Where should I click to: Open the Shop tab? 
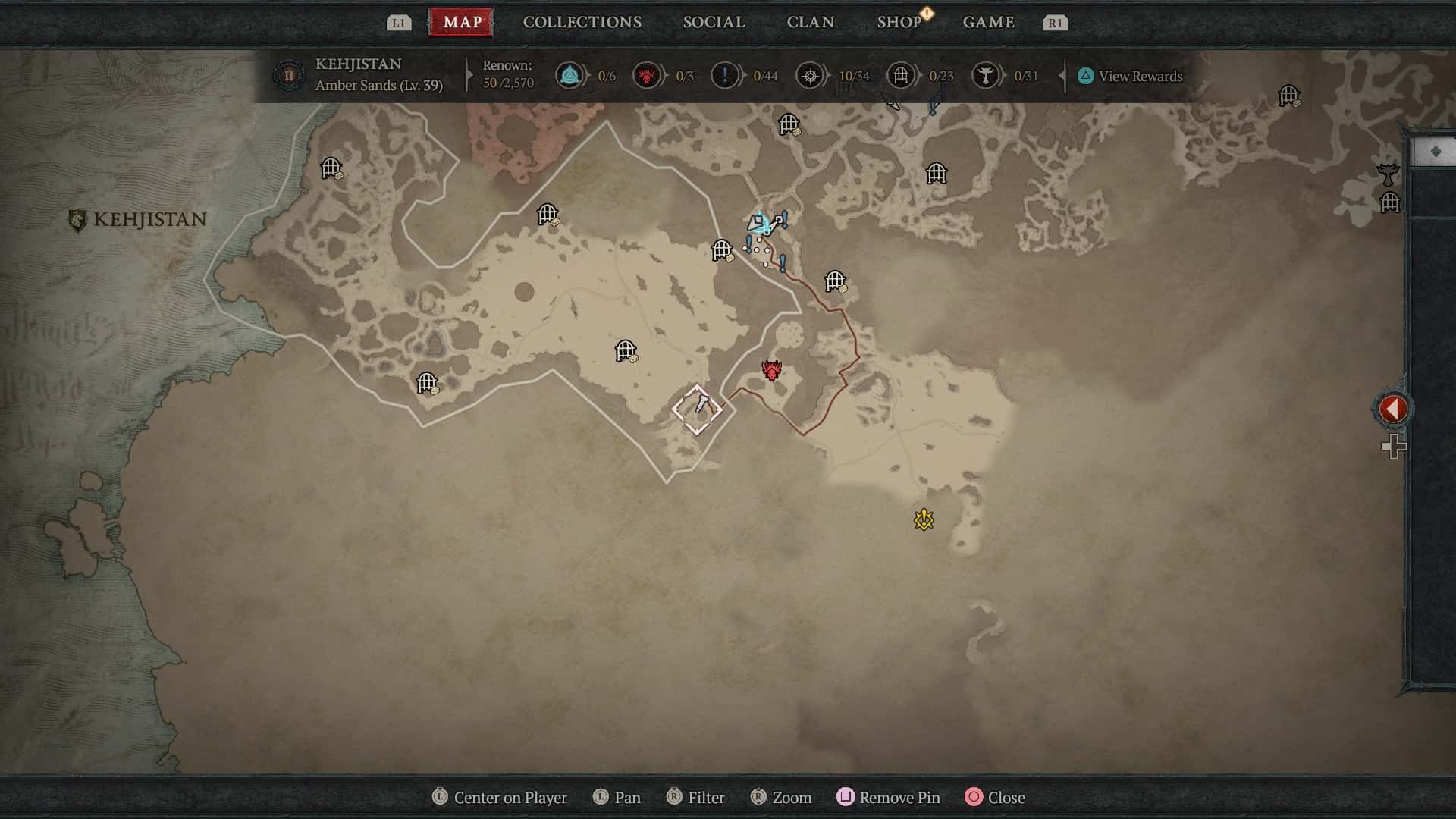click(899, 22)
